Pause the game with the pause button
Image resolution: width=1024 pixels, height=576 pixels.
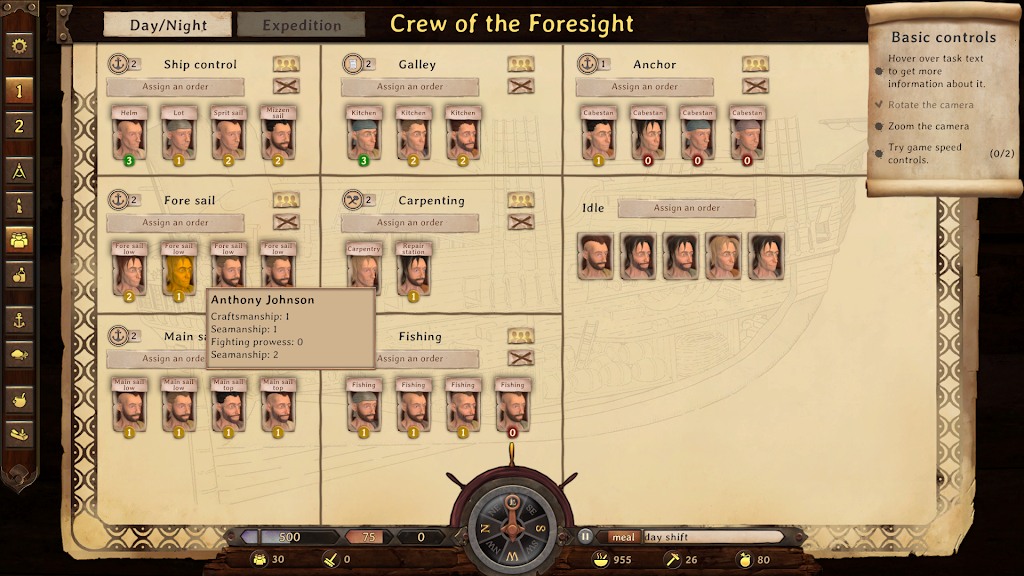585,537
